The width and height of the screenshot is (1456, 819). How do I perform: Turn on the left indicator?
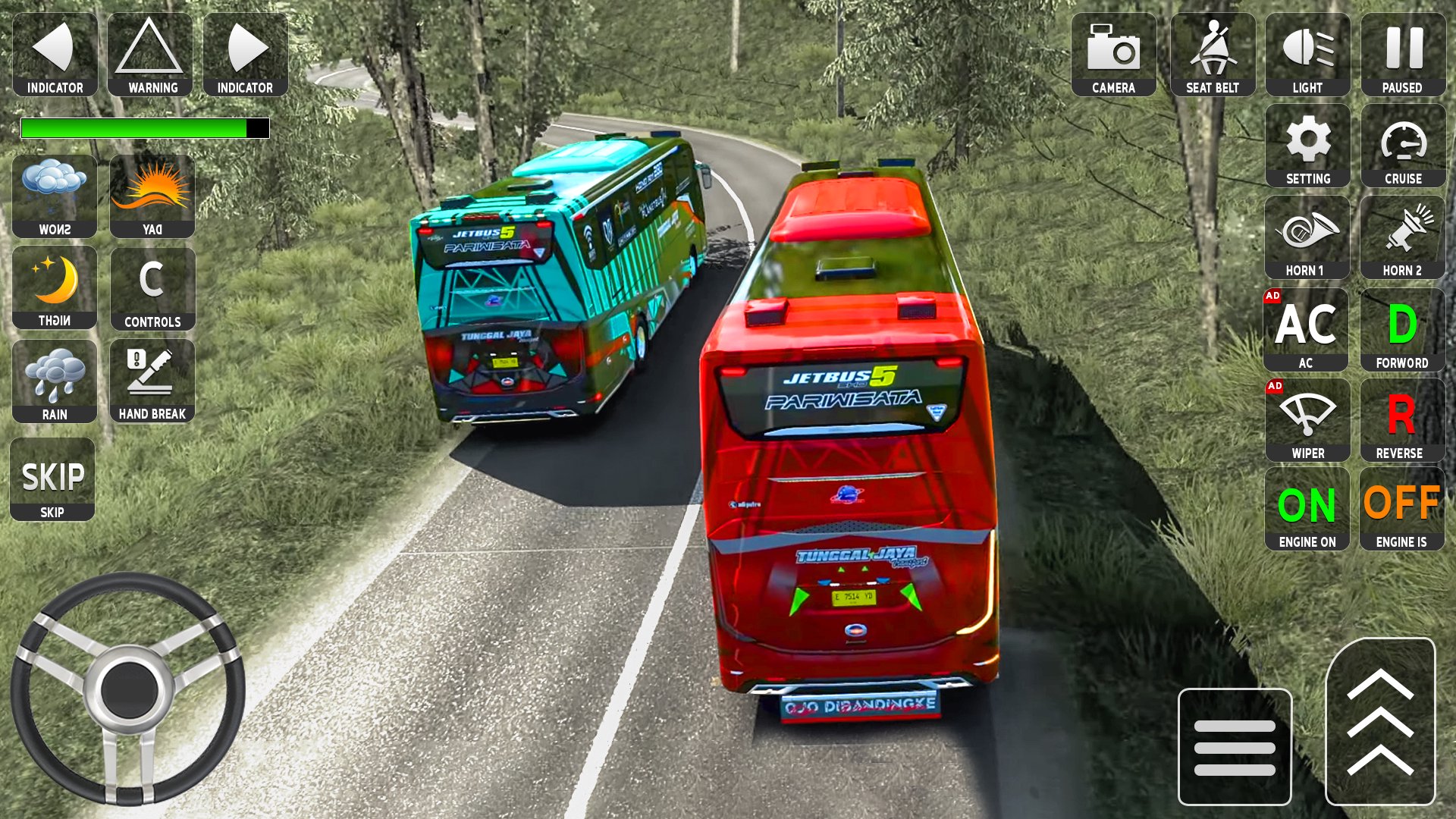click(55, 55)
